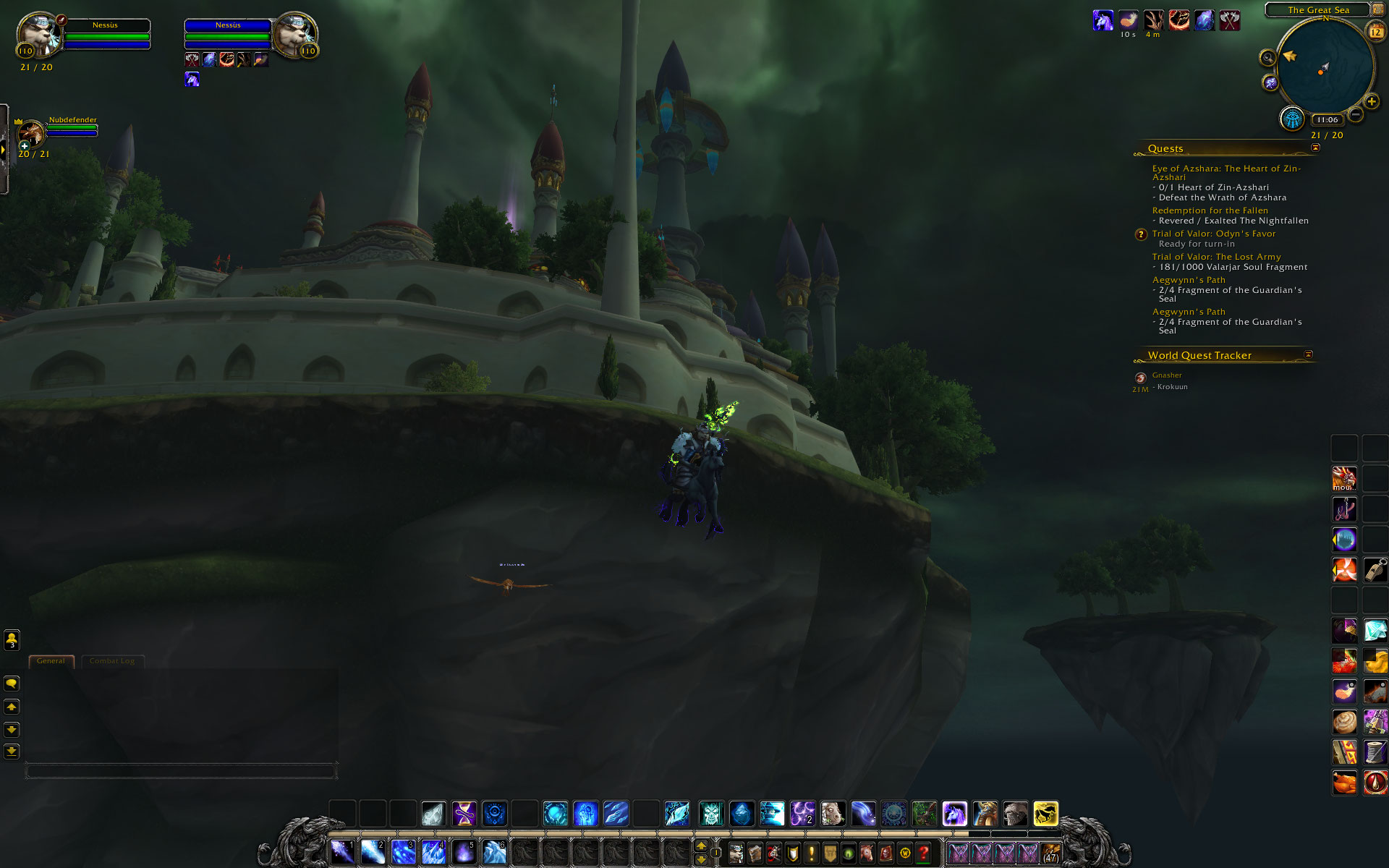Open the red question mark help button
The width and height of the screenshot is (1389, 868).
[x=923, y=854]
